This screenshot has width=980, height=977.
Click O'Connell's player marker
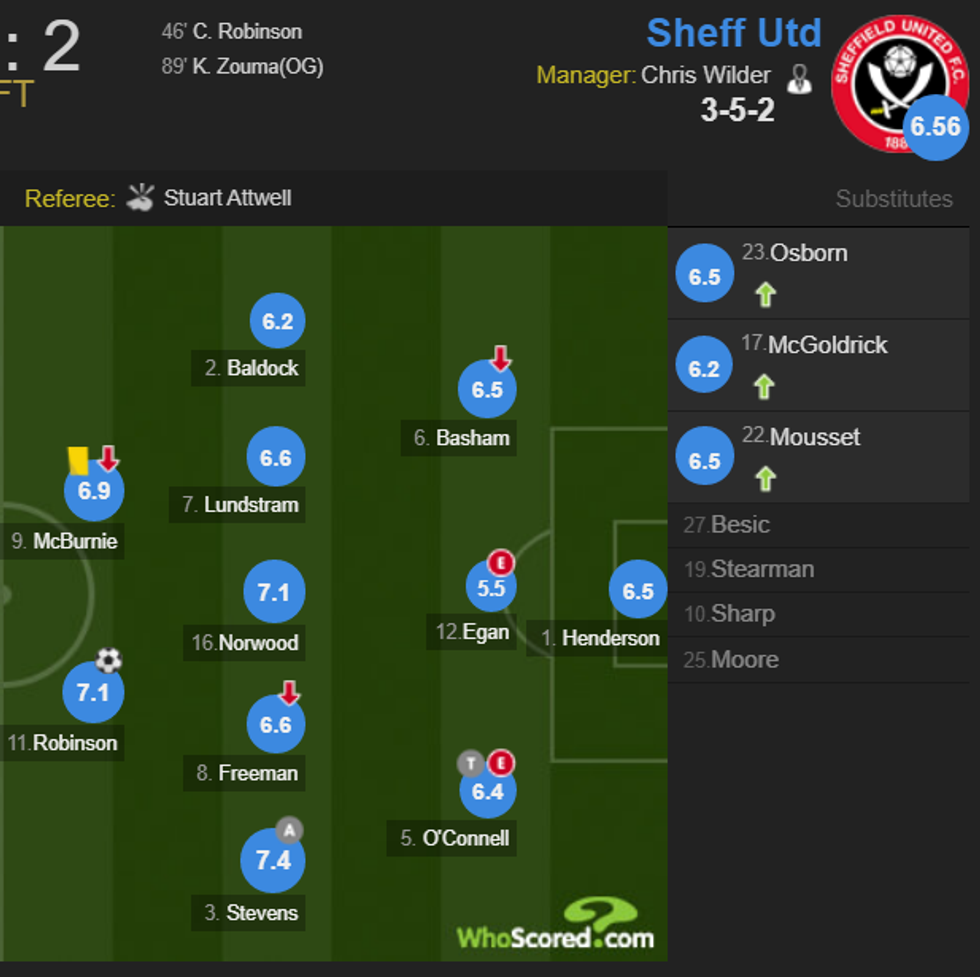pos(487,792)
